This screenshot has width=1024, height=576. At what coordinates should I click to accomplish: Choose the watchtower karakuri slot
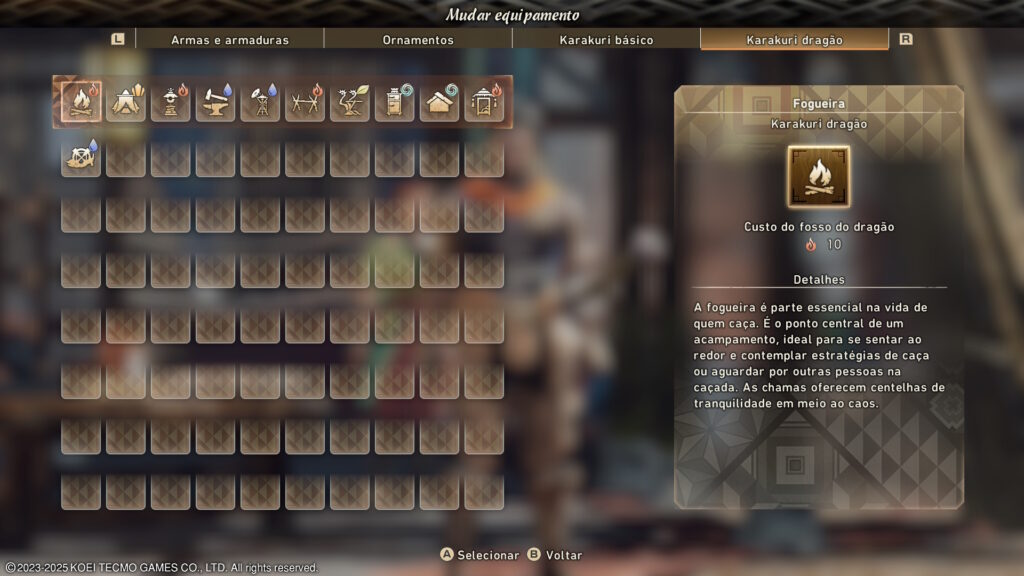(260, 101)
